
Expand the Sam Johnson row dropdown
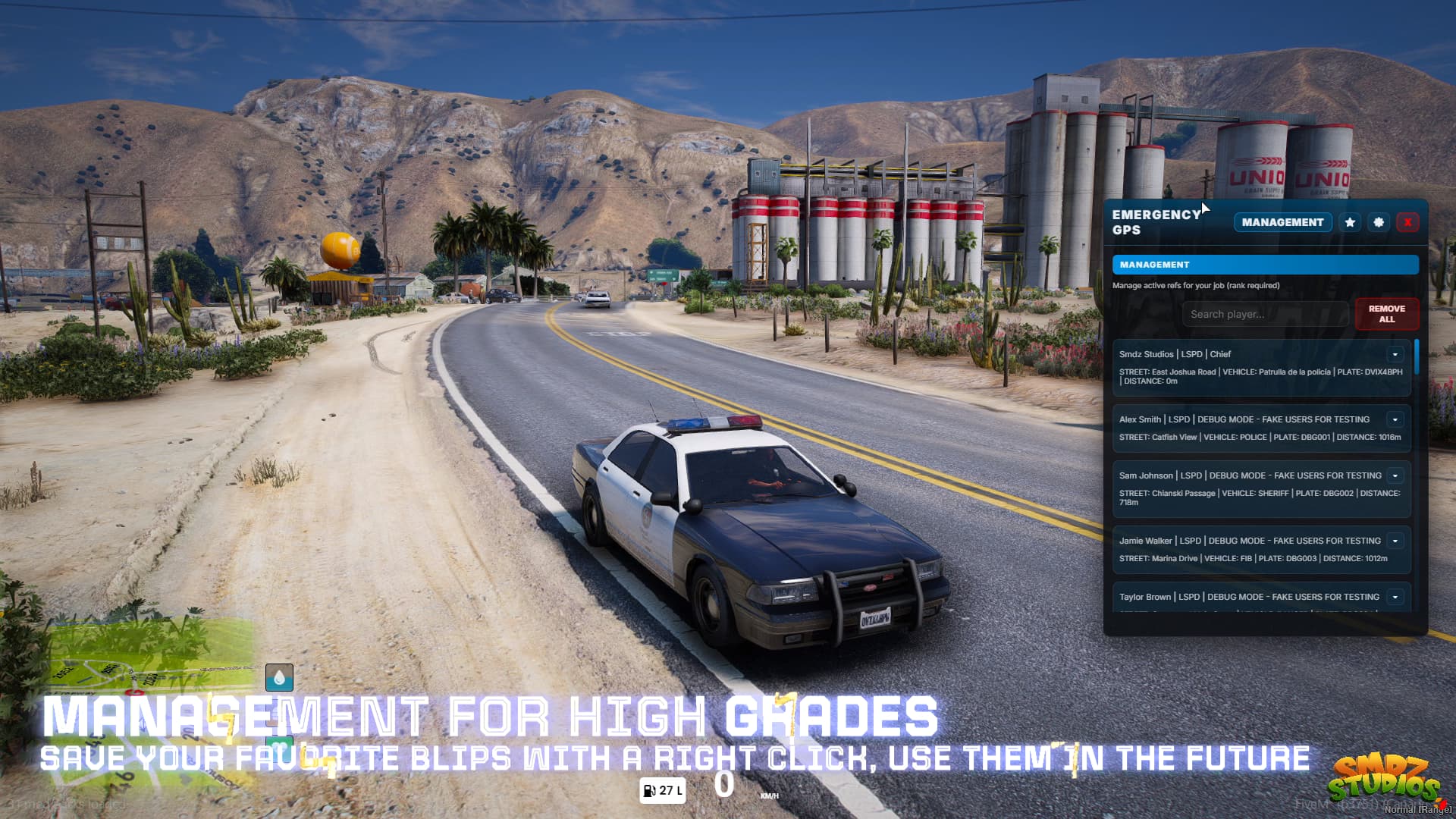tap(1395, 475)
